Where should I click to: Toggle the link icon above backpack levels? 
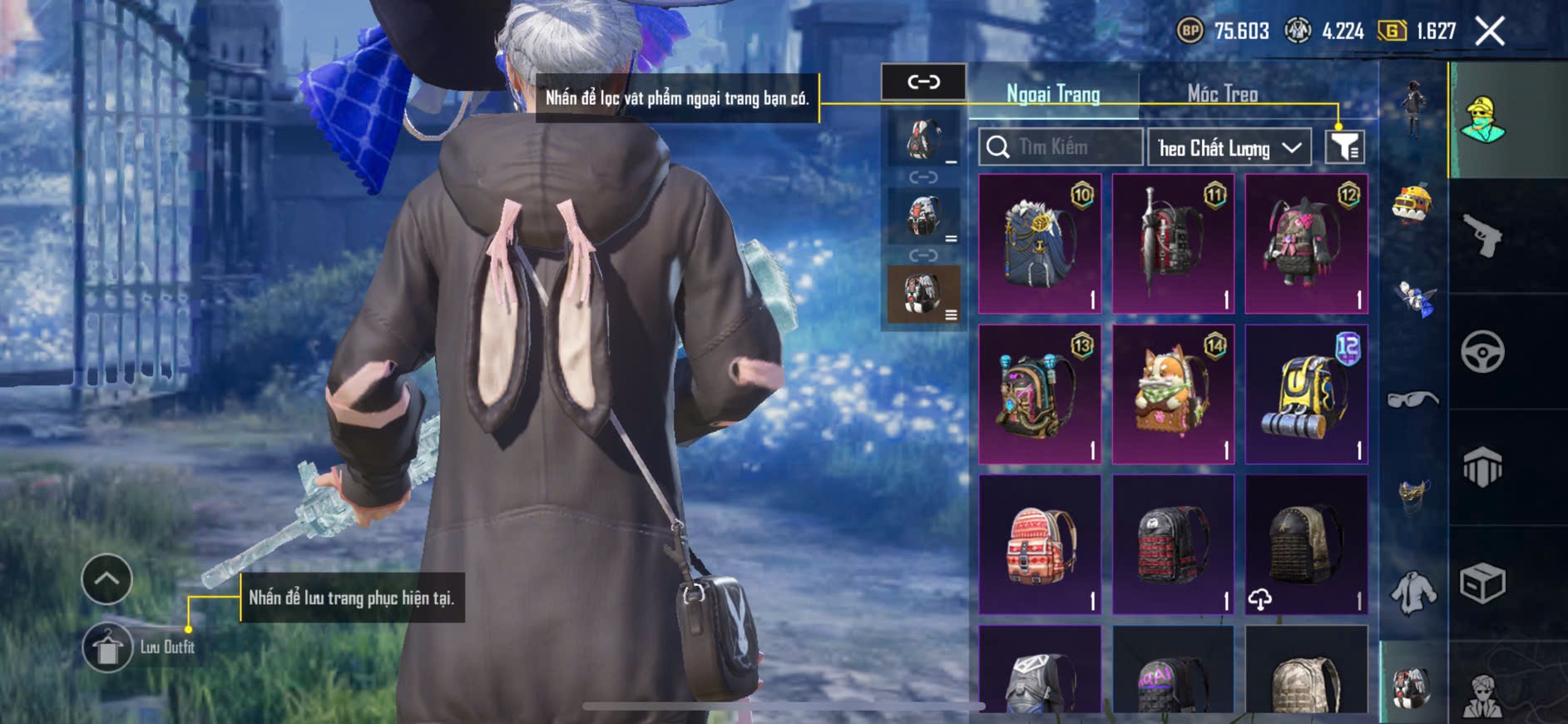(923, 82)
